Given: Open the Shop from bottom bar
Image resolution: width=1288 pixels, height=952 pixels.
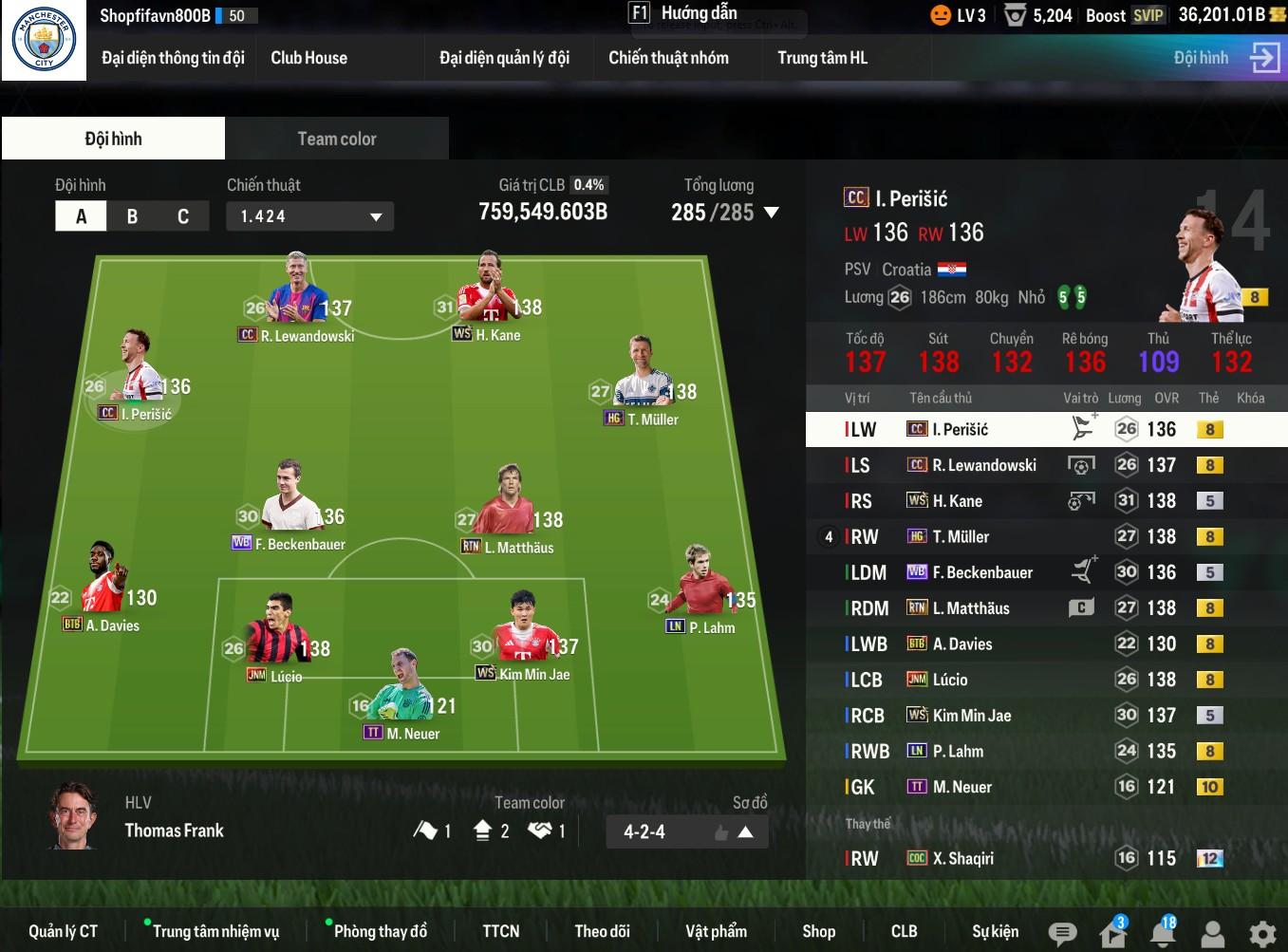Looking at the screenshot, I should [818, 931].
